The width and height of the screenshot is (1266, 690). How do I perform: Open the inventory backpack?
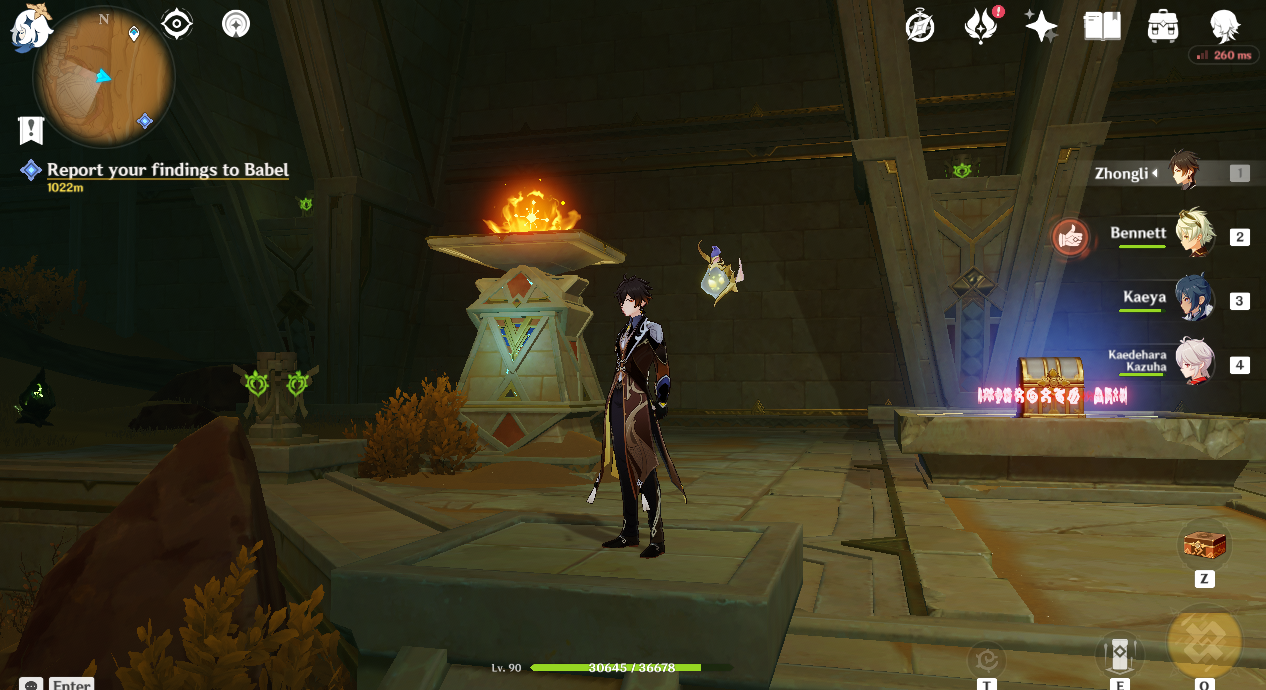[1163, 26]
